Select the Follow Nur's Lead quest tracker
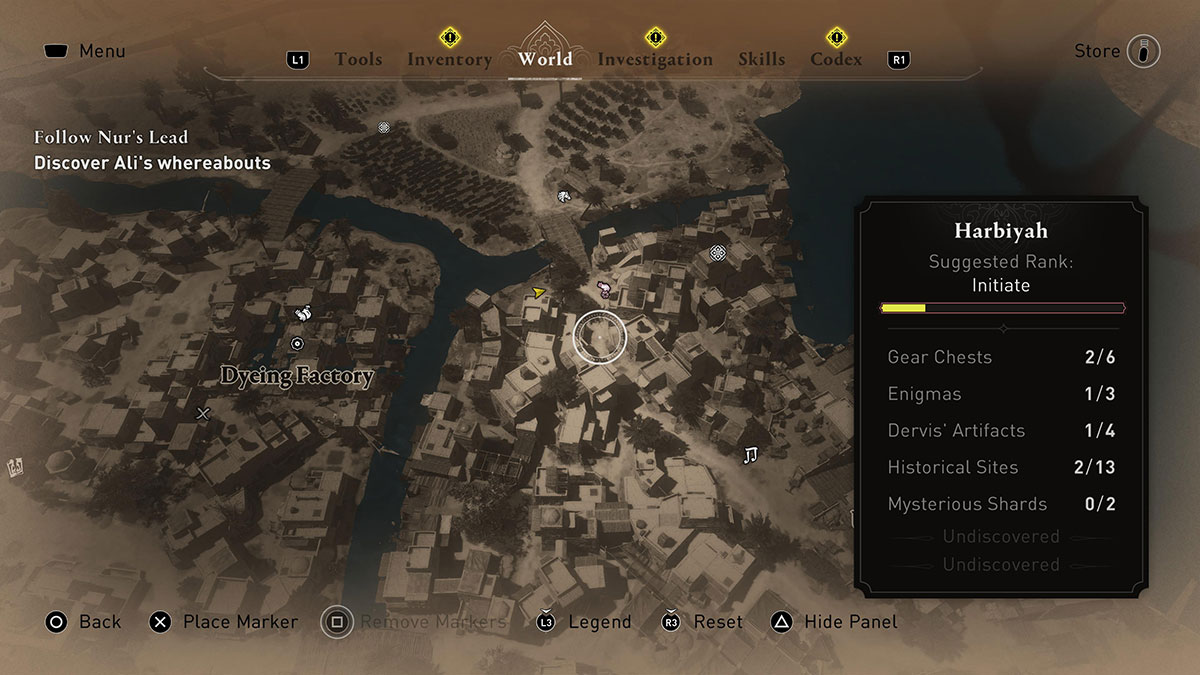 (x=111, y=137)
